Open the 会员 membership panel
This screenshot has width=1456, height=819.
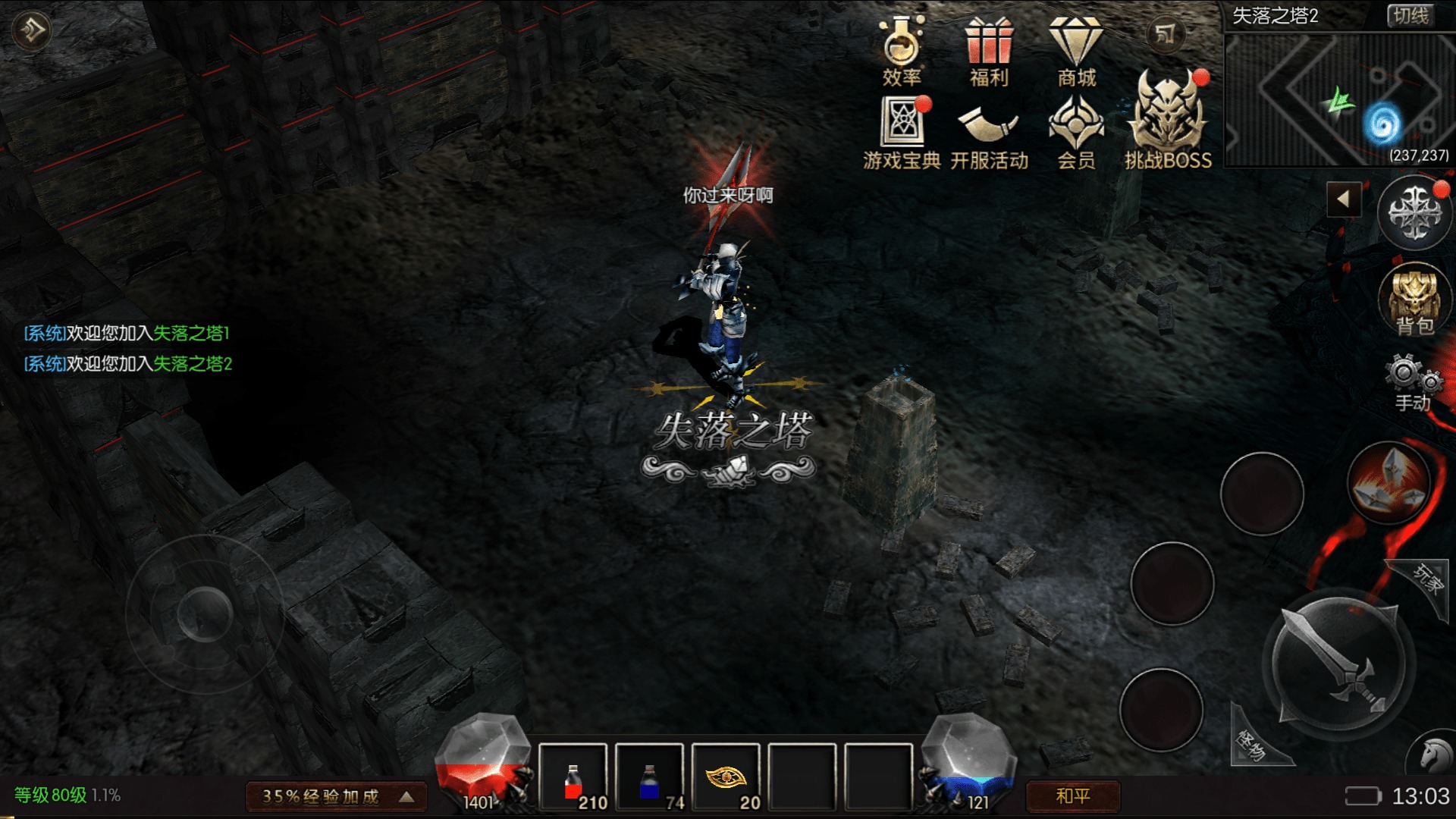1076,133
